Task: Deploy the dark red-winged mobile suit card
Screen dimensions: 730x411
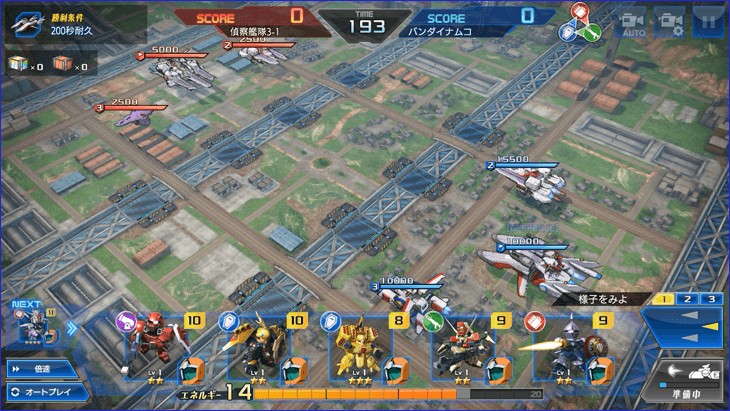Action: click(466, 350)
